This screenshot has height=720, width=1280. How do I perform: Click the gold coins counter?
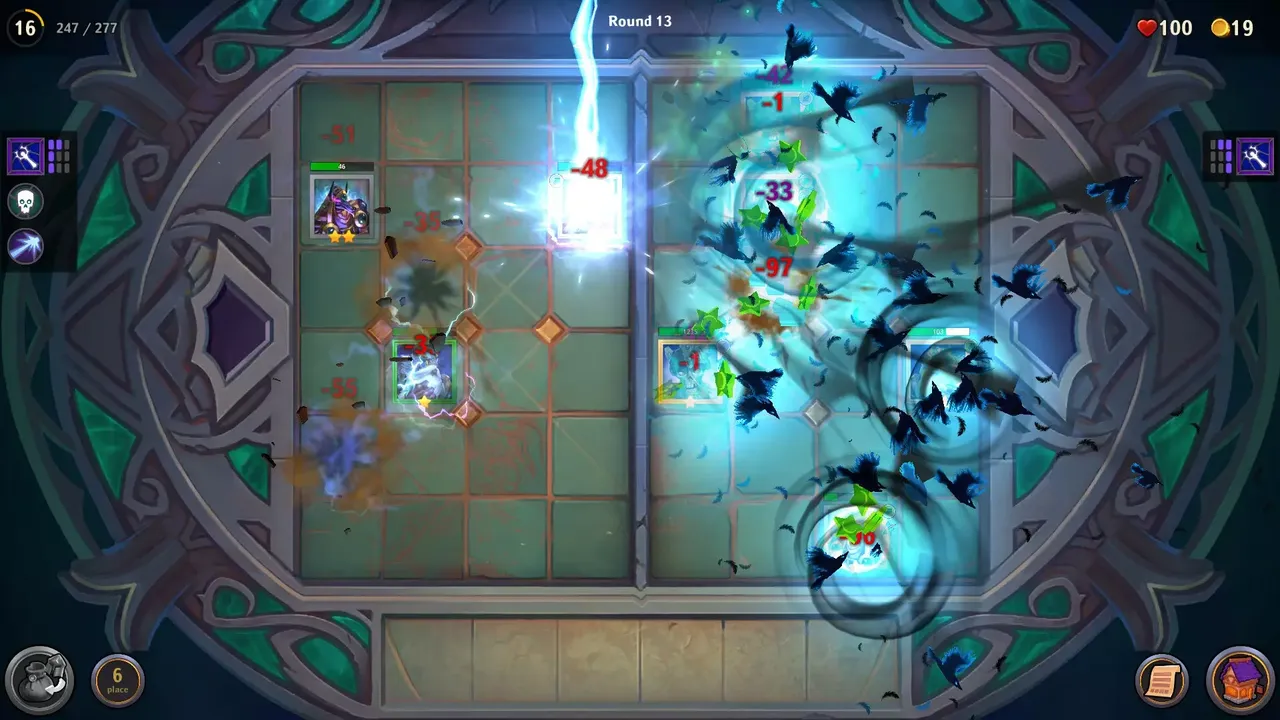pos(1232,28)
